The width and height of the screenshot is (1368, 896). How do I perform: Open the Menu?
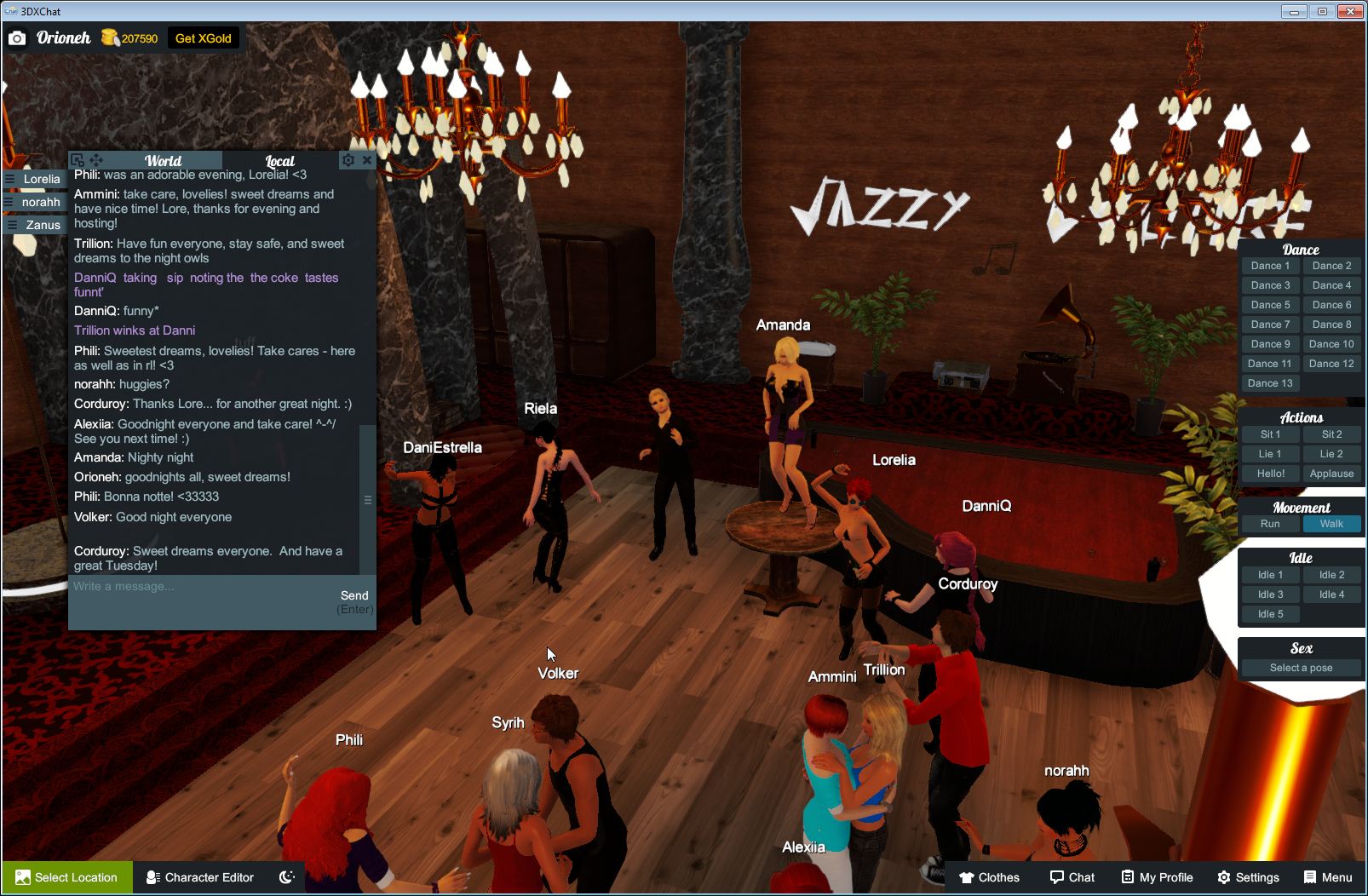(1327, 877)
